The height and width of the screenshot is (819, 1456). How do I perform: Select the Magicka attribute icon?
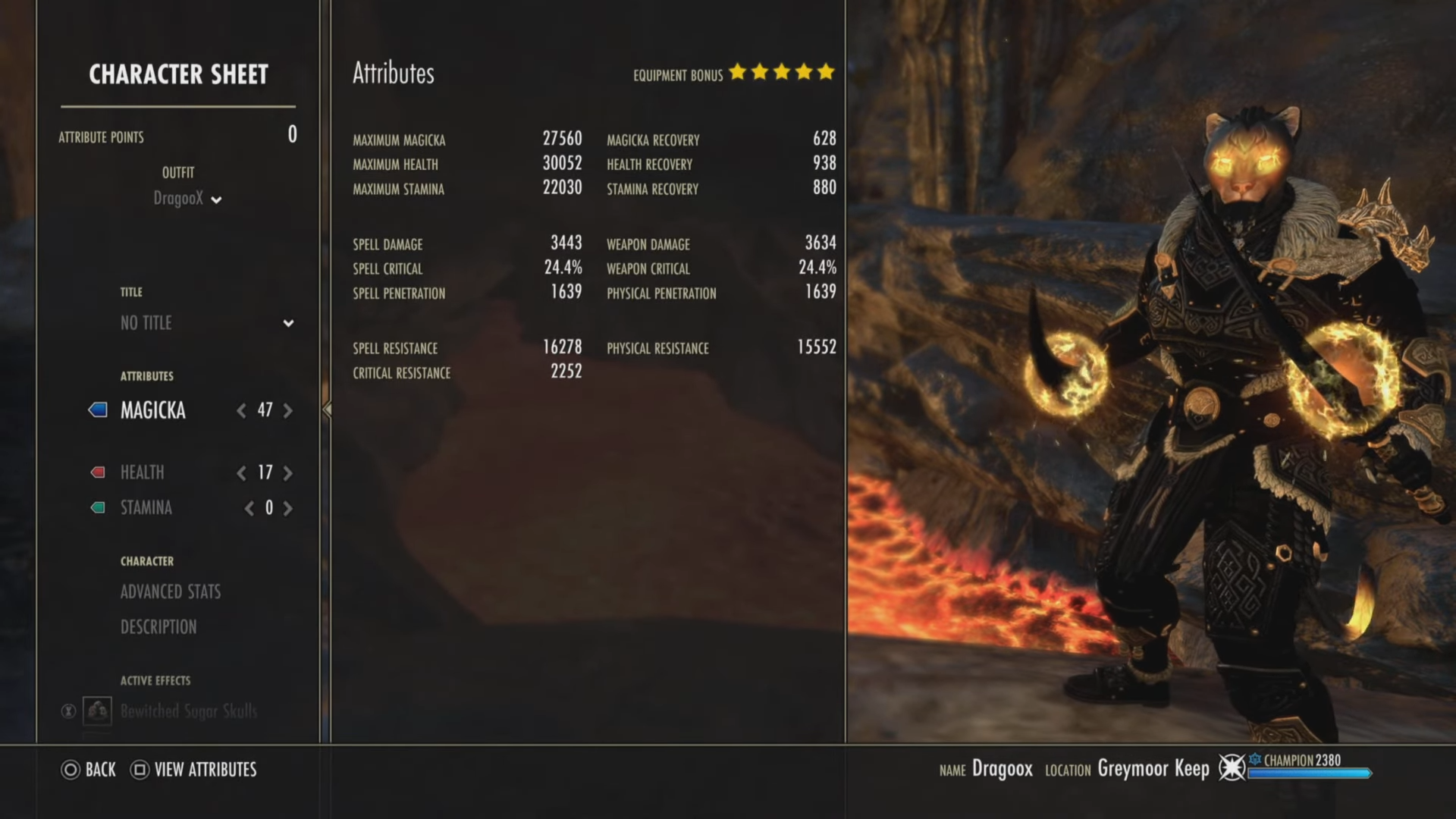(x=99, y=410)
